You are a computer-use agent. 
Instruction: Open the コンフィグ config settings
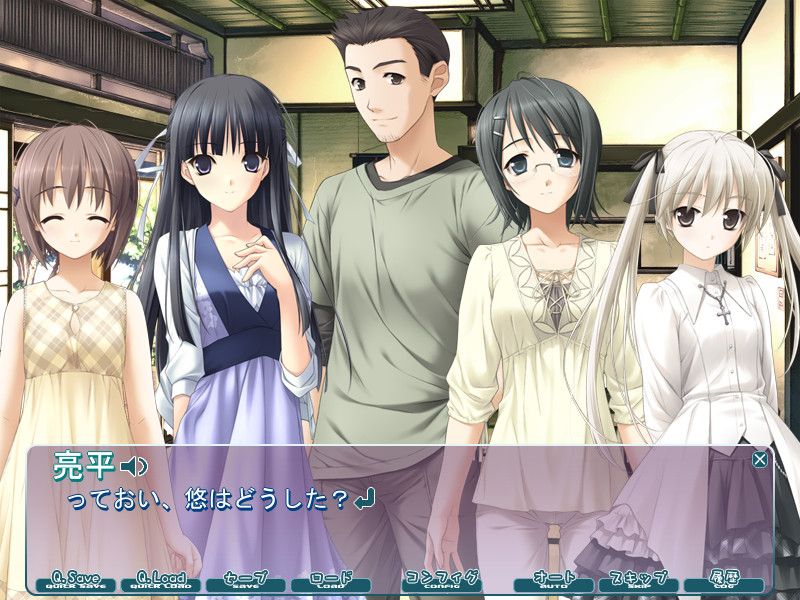[441, 581]
